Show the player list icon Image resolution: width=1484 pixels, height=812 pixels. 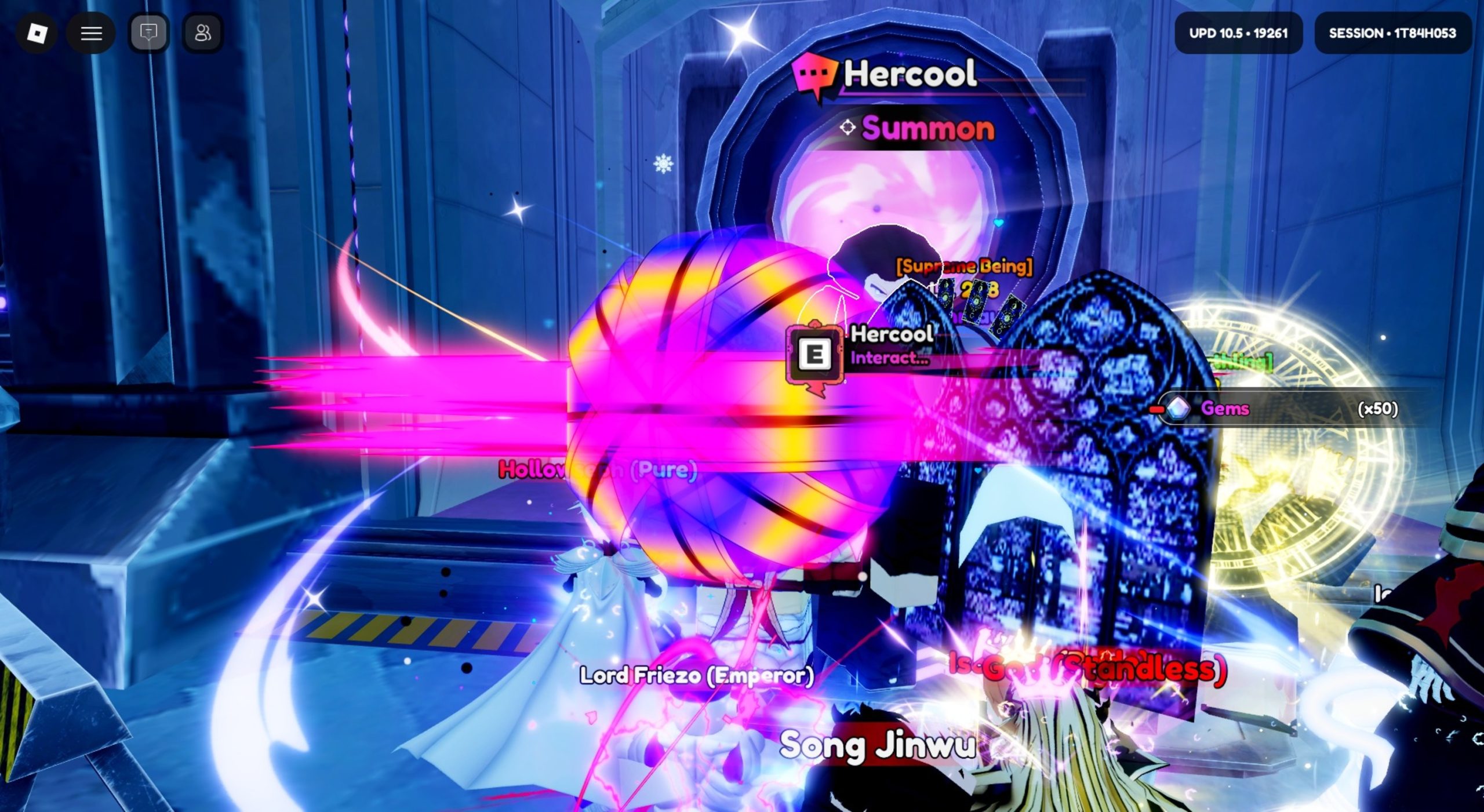pyautogui.click(x=202, y=33)
